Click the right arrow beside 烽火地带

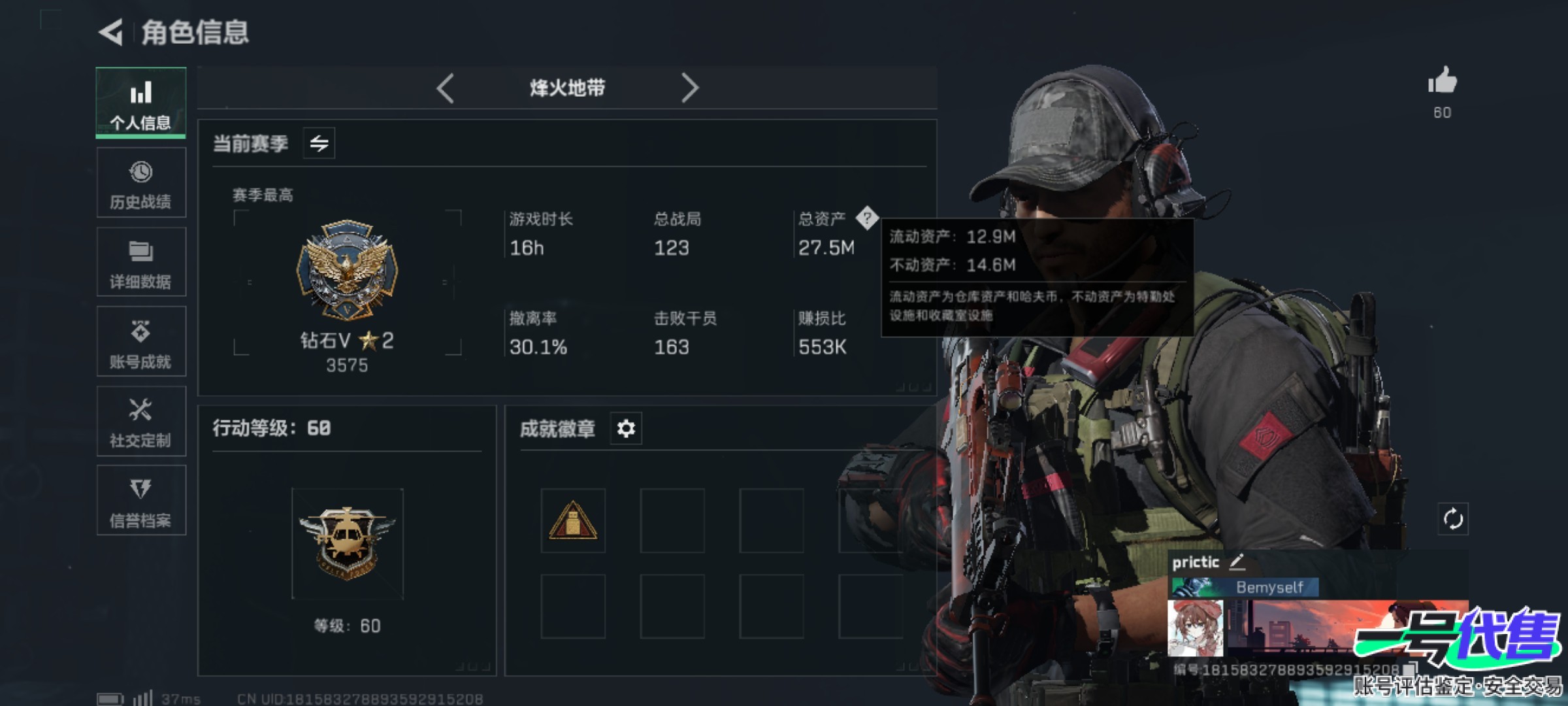coord(689,88)
